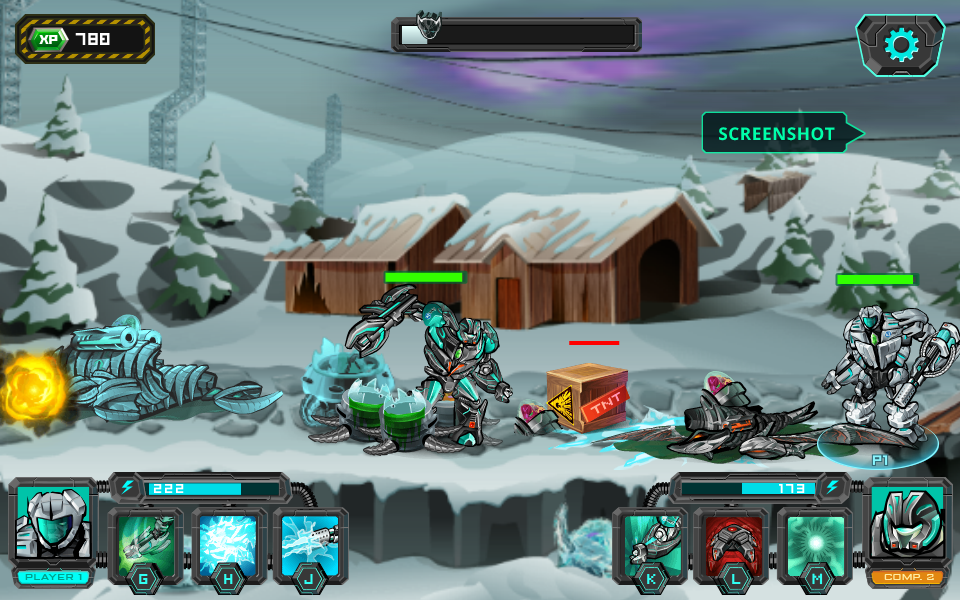The height and width of the screenshot is (600, 960).
Task: Activate the green claw strike ability
Action: coord(146,544)
